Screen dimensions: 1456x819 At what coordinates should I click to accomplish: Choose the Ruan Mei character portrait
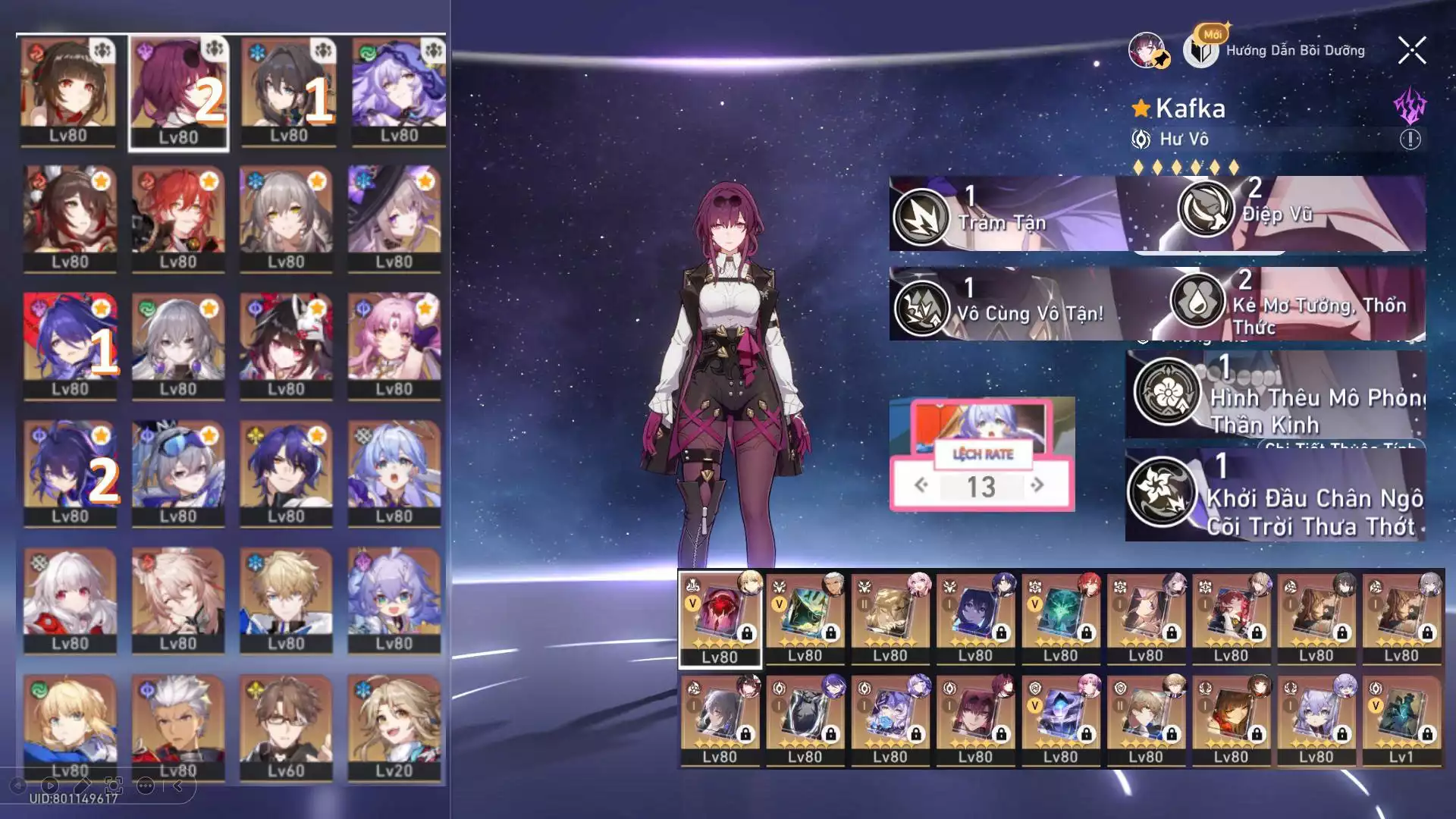pyautogui.click(x=287, y=93)
